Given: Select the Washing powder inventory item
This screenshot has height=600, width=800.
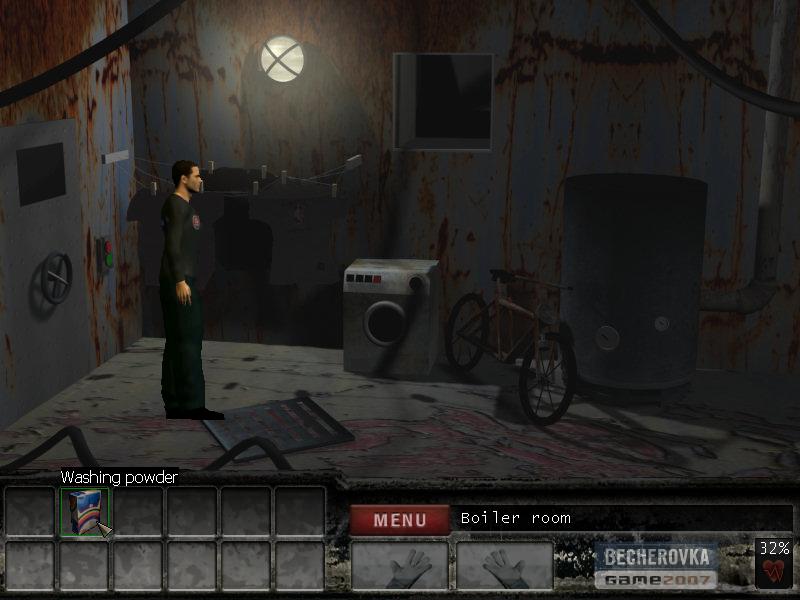Looking at the screenshot, I should [84, 511].
